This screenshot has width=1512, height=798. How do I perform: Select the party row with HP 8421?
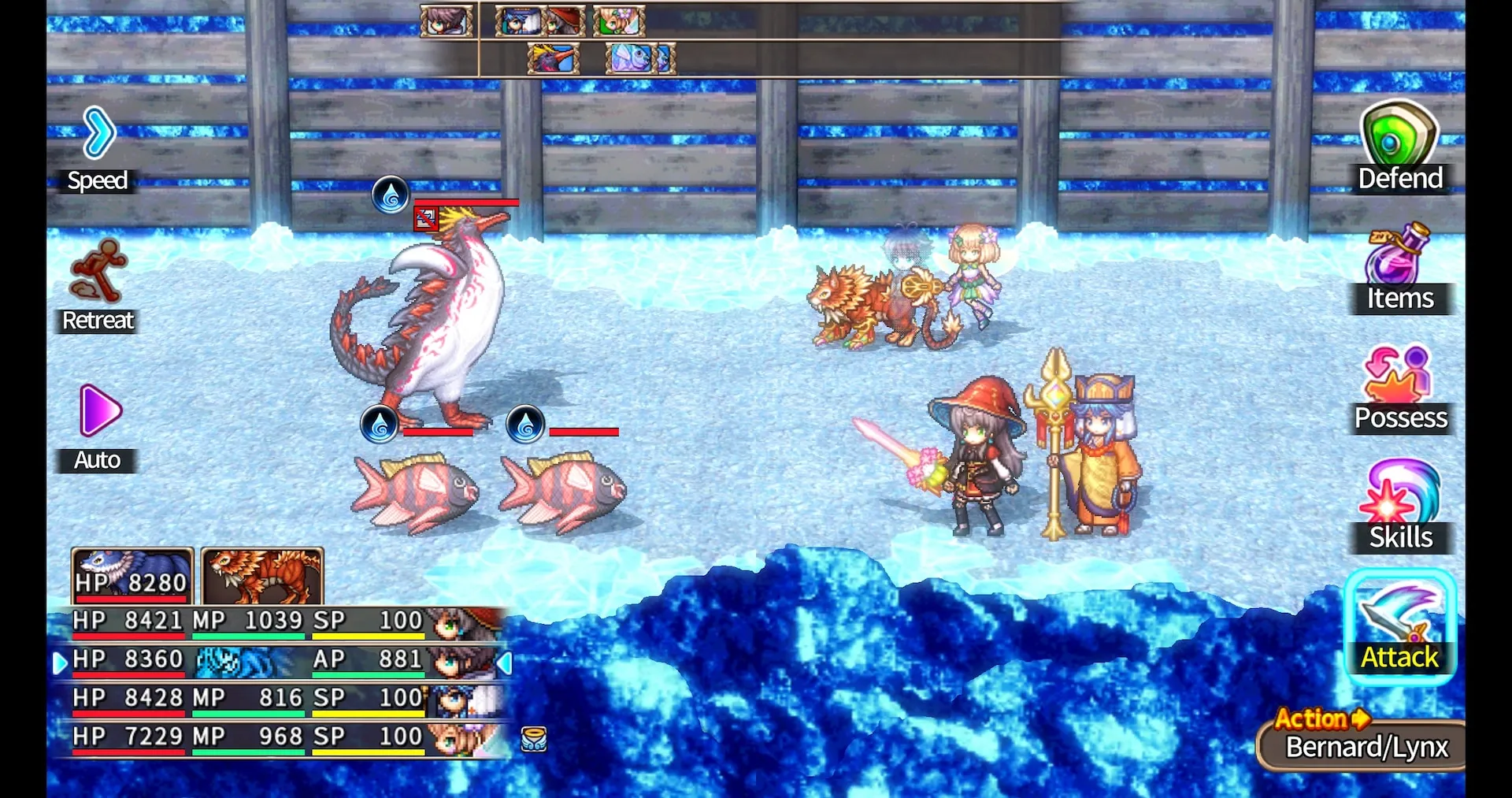(x=276, y=622)
